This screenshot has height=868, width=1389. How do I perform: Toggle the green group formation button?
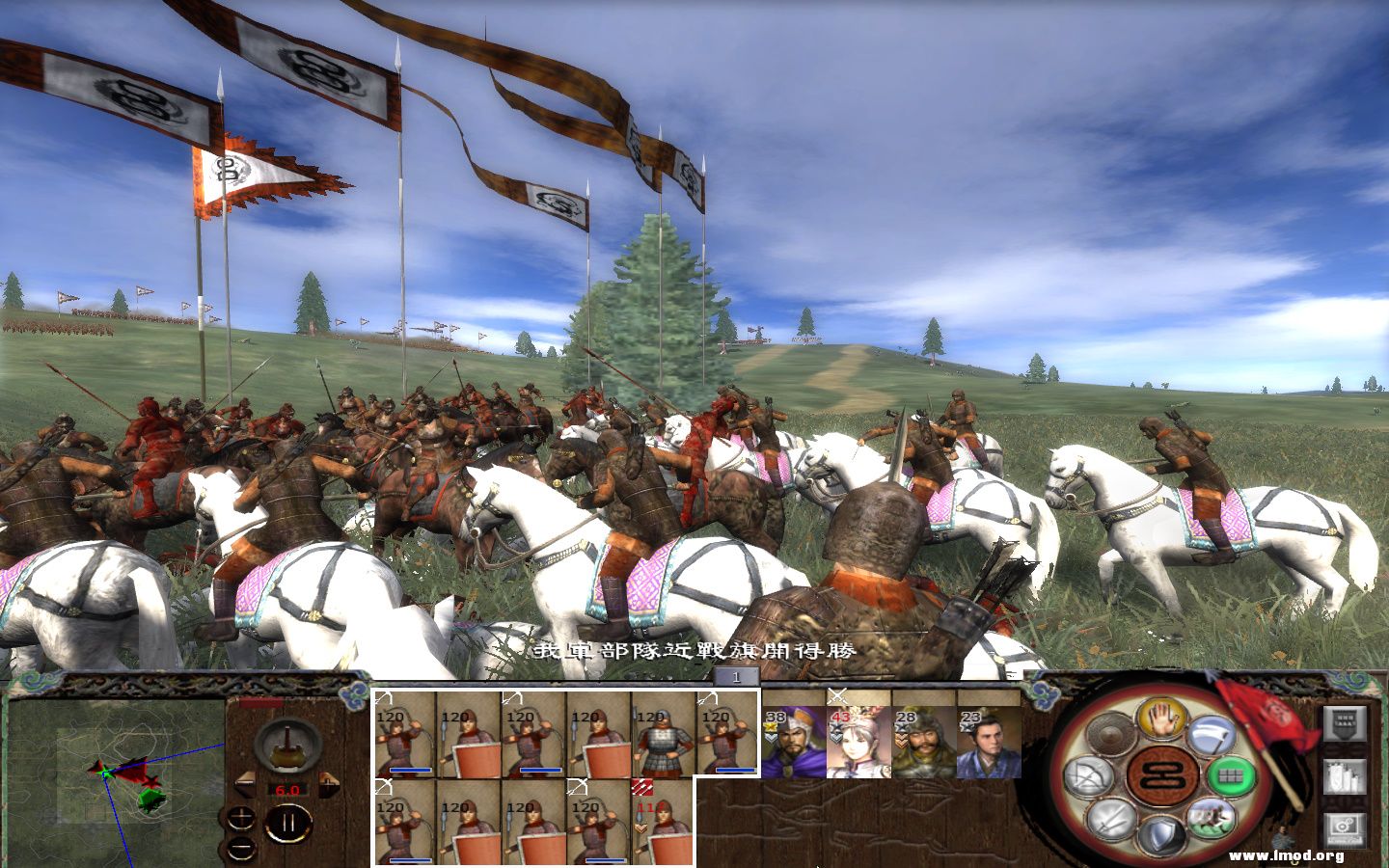1232,776
